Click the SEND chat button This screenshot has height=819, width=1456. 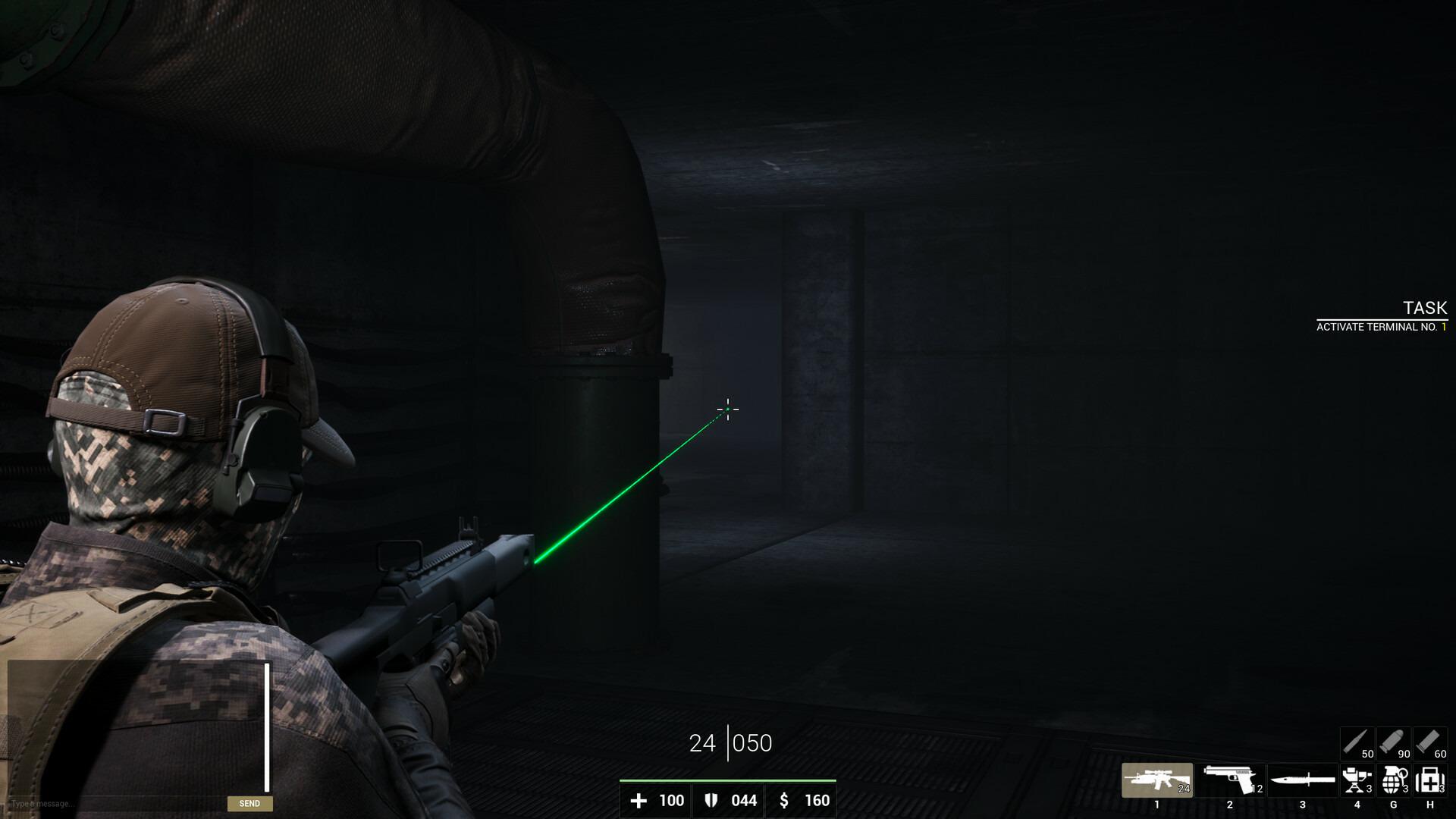tap(249, 803)
